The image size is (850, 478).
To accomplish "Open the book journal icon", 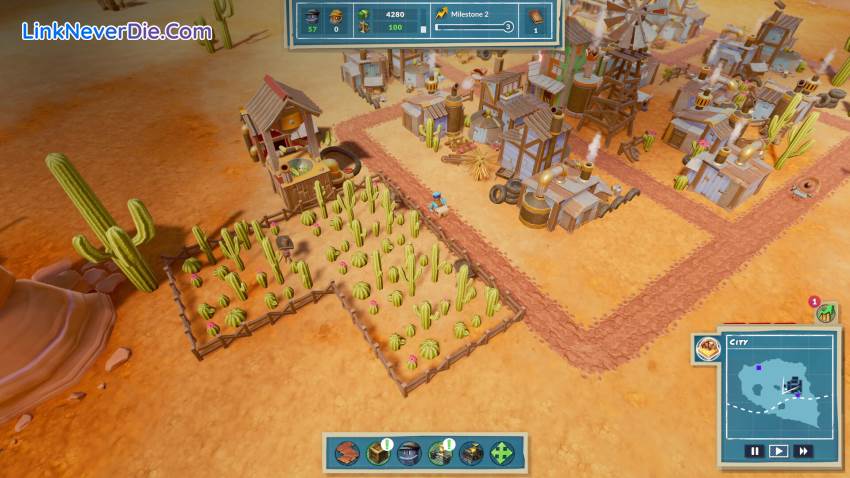I will [536, 16].
